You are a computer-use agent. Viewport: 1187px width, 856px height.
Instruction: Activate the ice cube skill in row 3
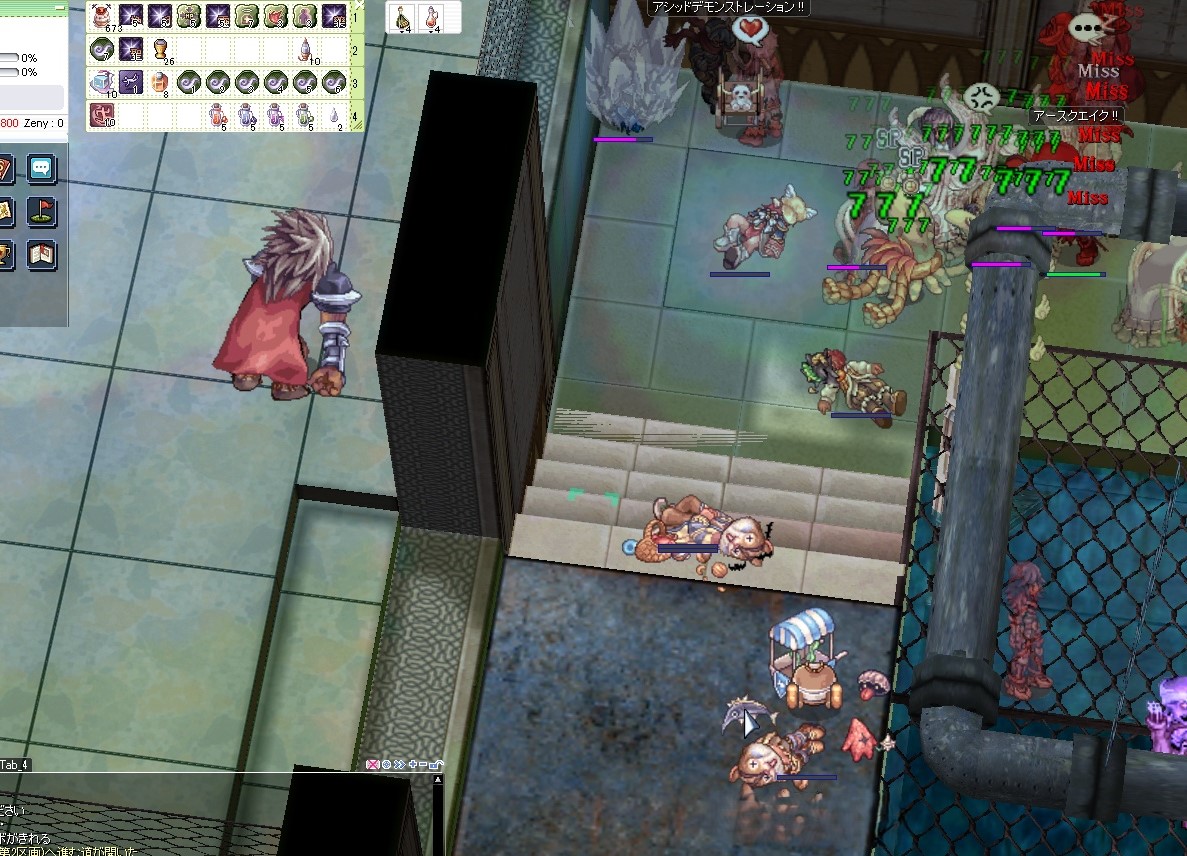point(103,82)
